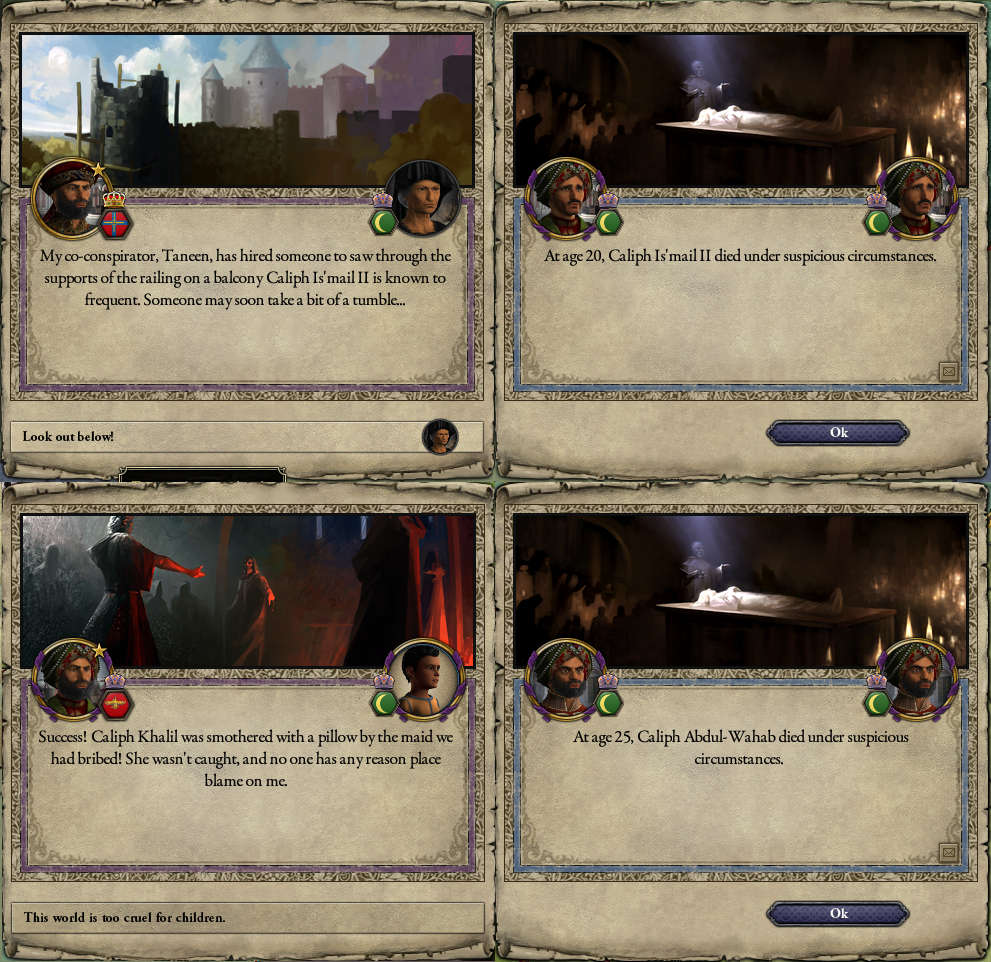Click the envelope icon on Is'mail II death notice
Screen dimensions: 991x962
point(949,372)
